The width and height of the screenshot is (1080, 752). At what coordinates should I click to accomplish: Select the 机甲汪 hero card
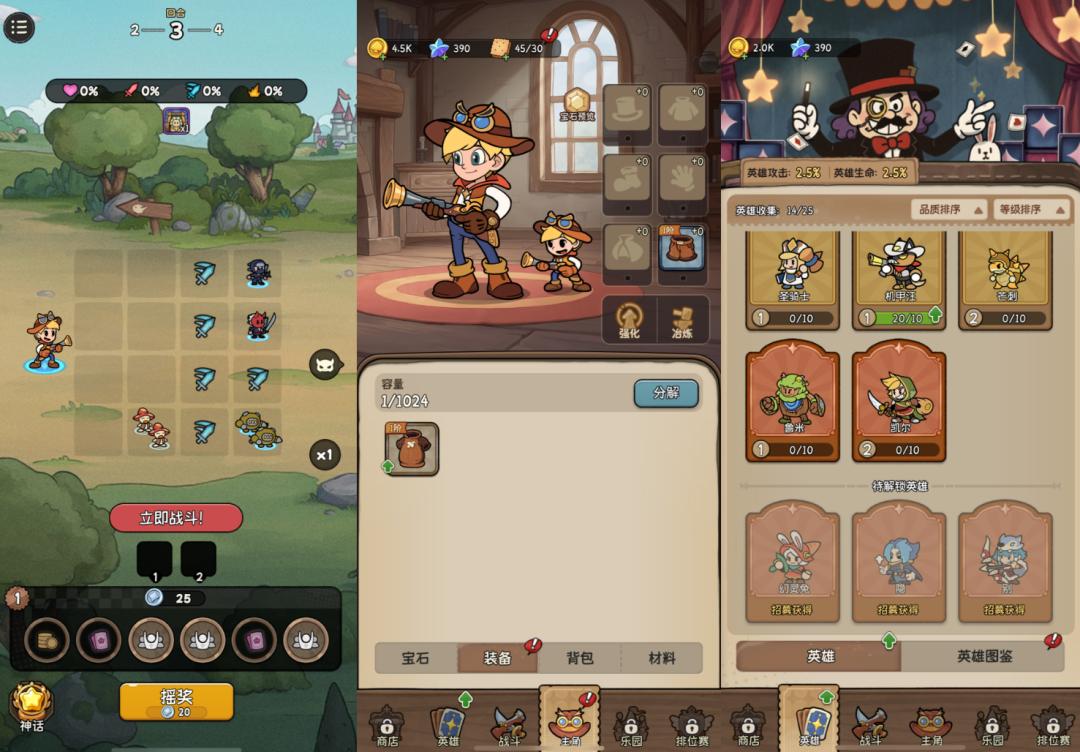pos(899,282)
